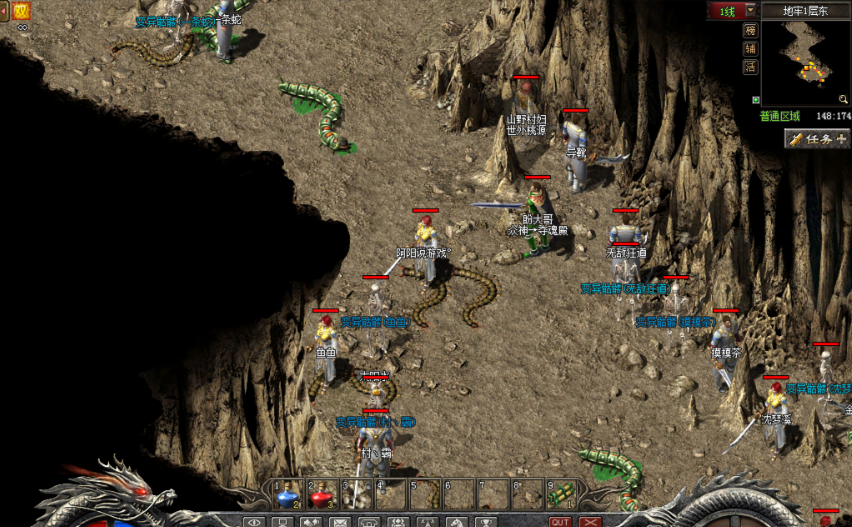The width and height of the screenshot is (852, 527).
Task: Click the balance scales icon
Action: 427,521
